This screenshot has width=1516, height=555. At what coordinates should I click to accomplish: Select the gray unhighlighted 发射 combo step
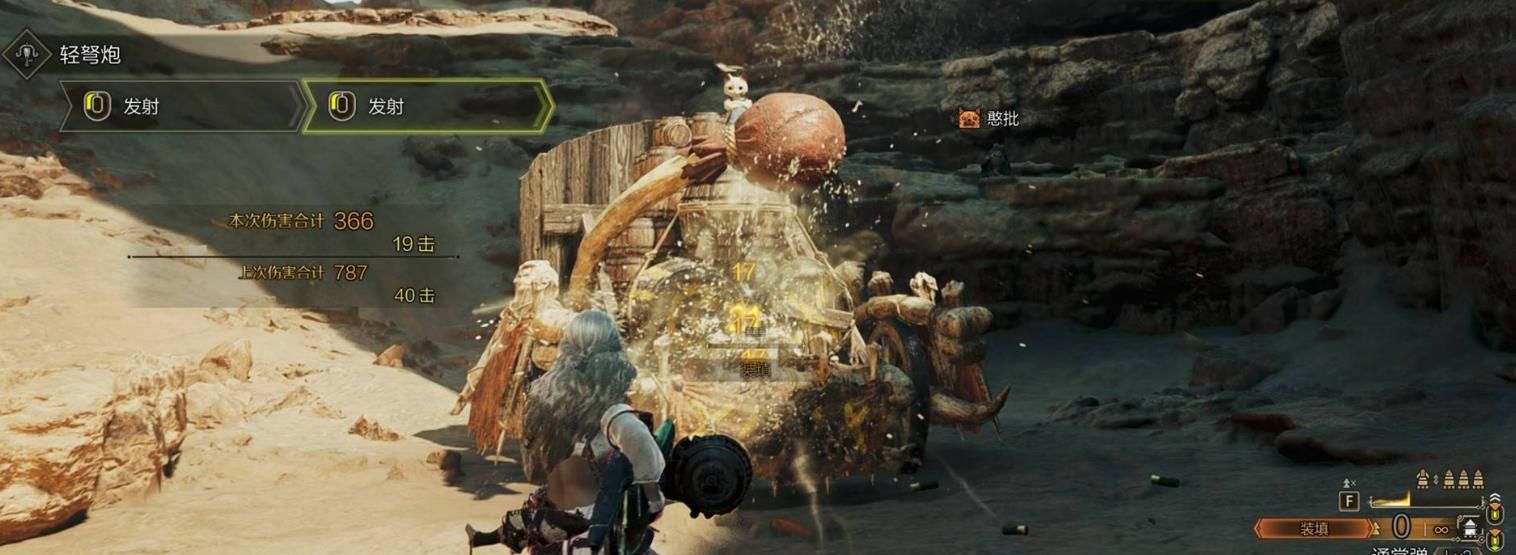182,106
